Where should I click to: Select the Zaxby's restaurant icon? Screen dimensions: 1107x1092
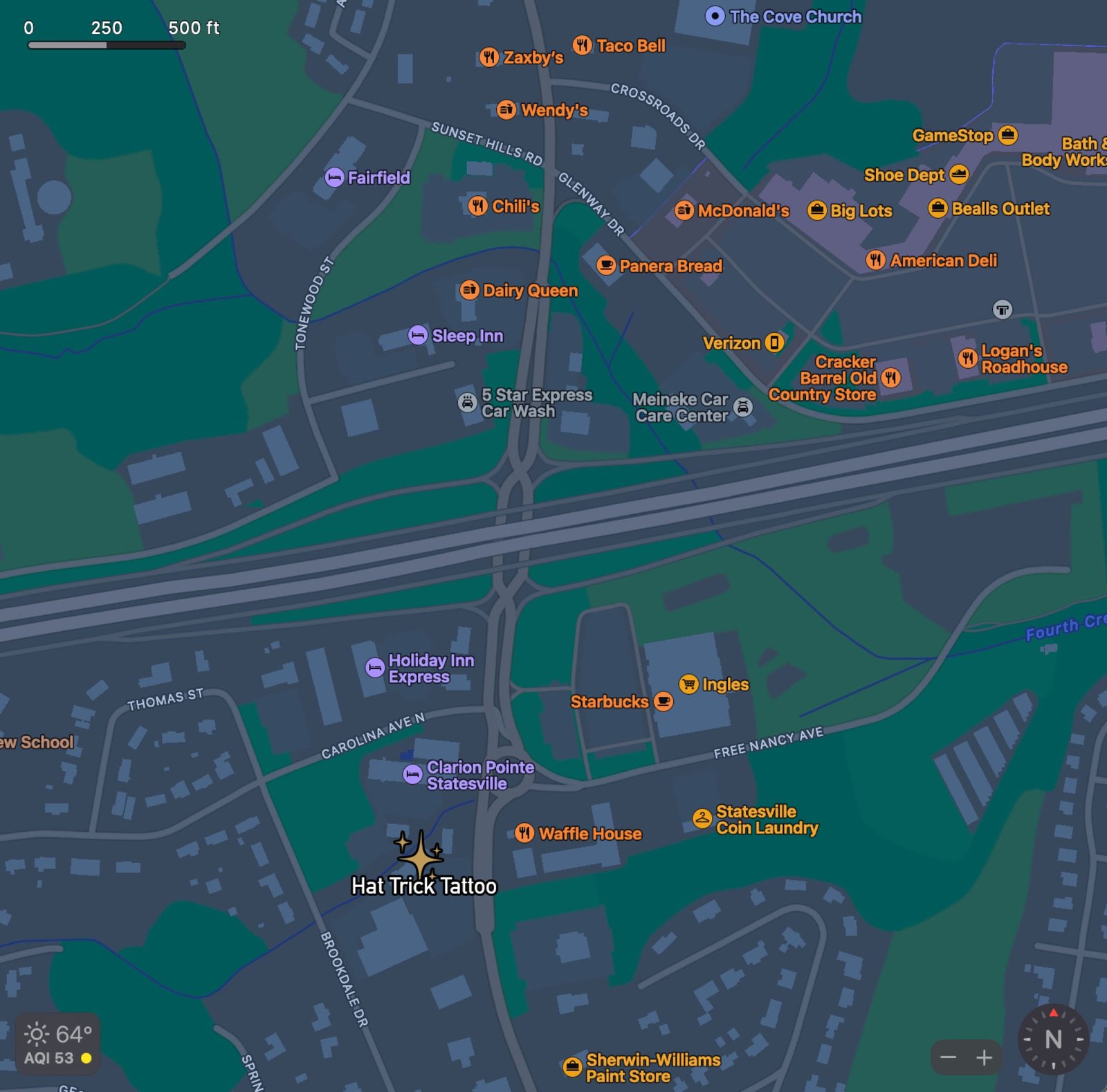point(488,57)
